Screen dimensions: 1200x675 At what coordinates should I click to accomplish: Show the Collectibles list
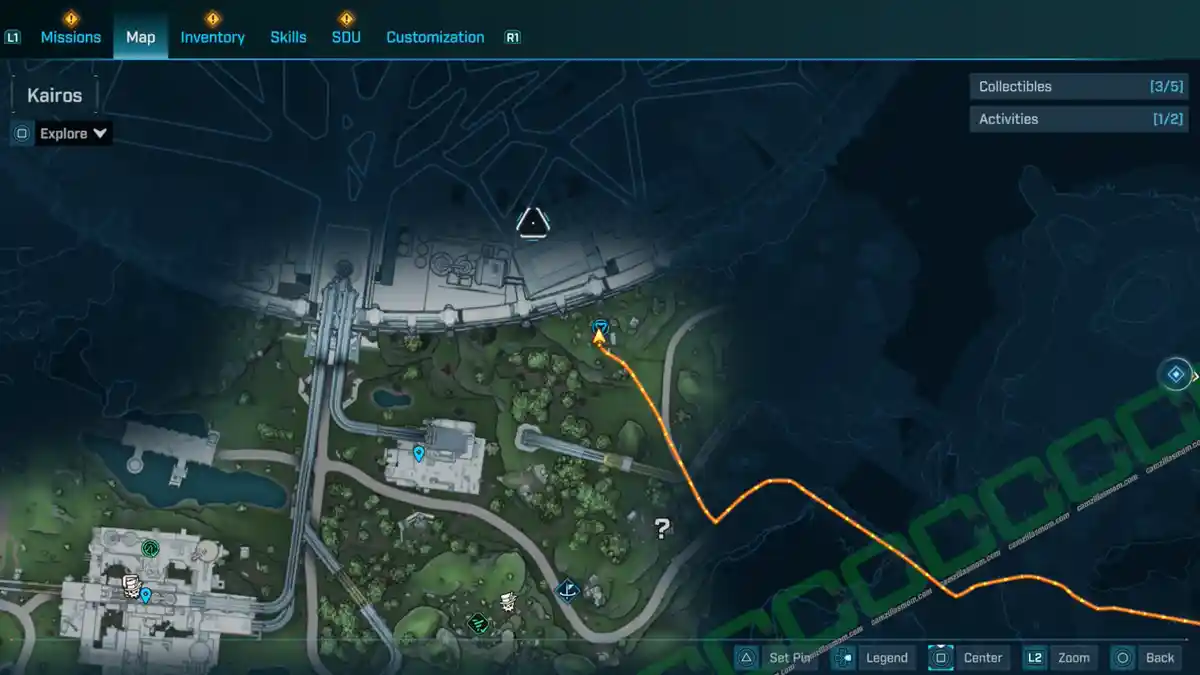(1076, 87)
